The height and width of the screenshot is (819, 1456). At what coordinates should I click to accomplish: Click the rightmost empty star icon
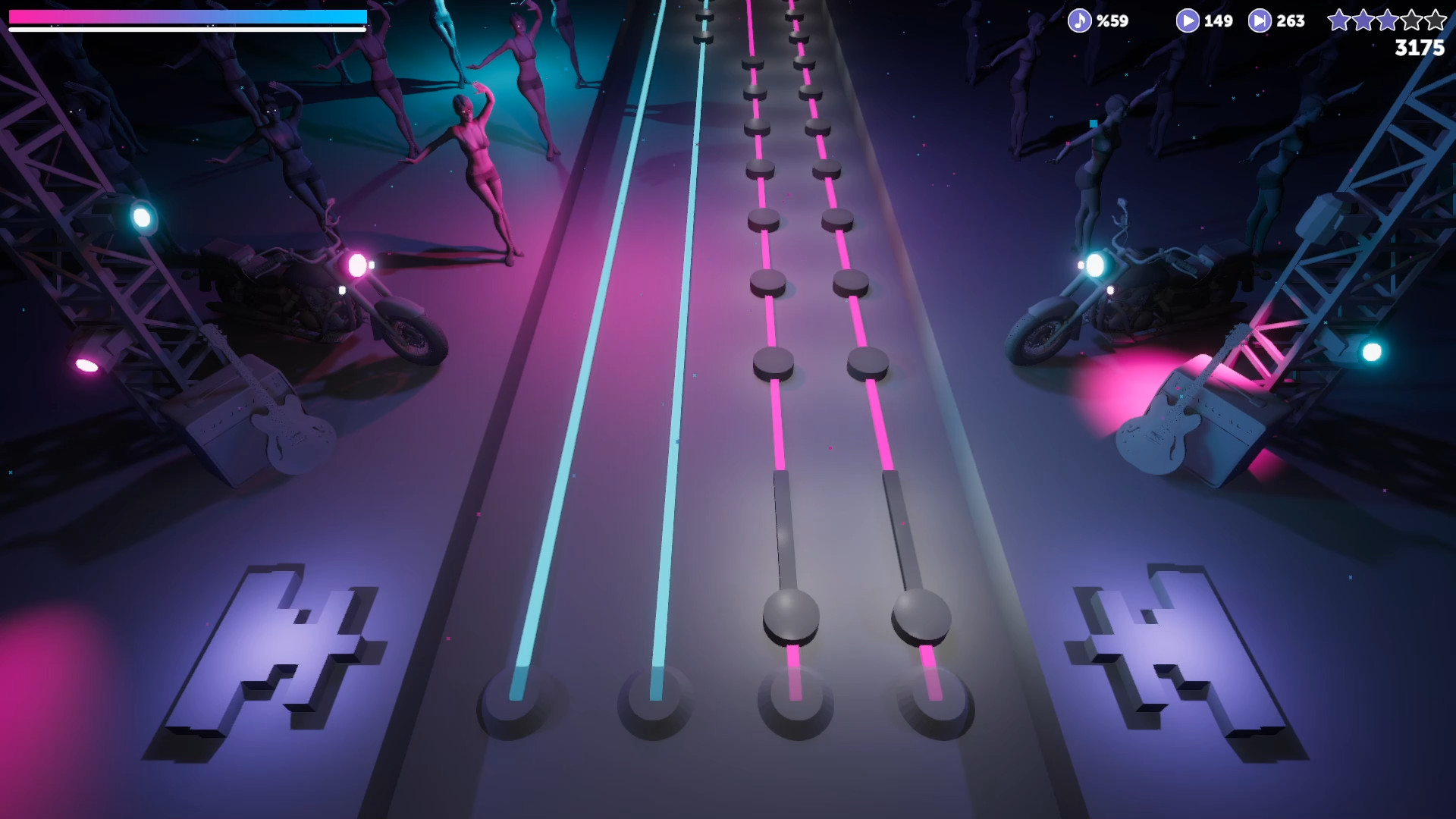(x=1436, y=21)
